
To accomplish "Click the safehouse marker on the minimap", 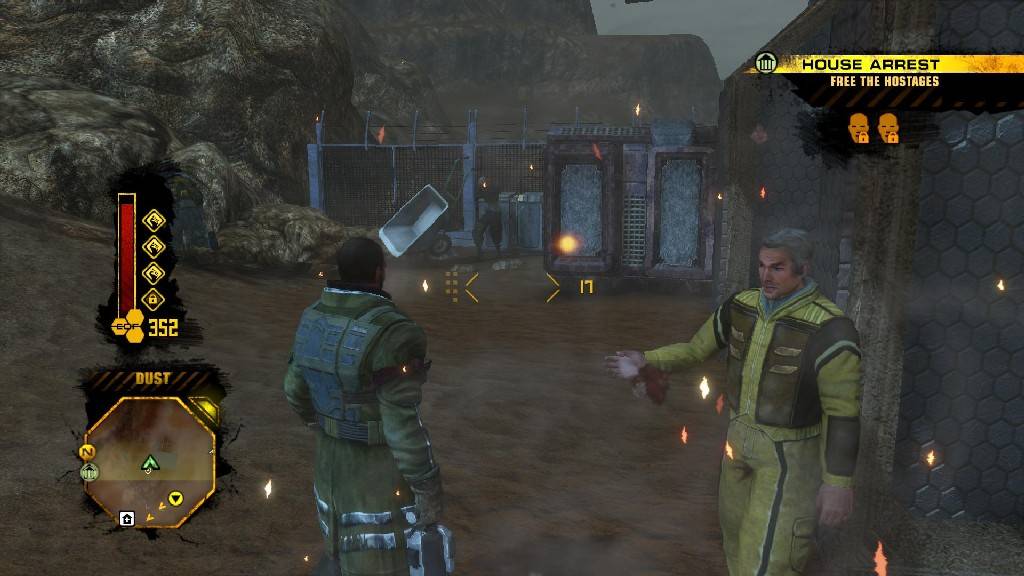I will pos(127,518).
